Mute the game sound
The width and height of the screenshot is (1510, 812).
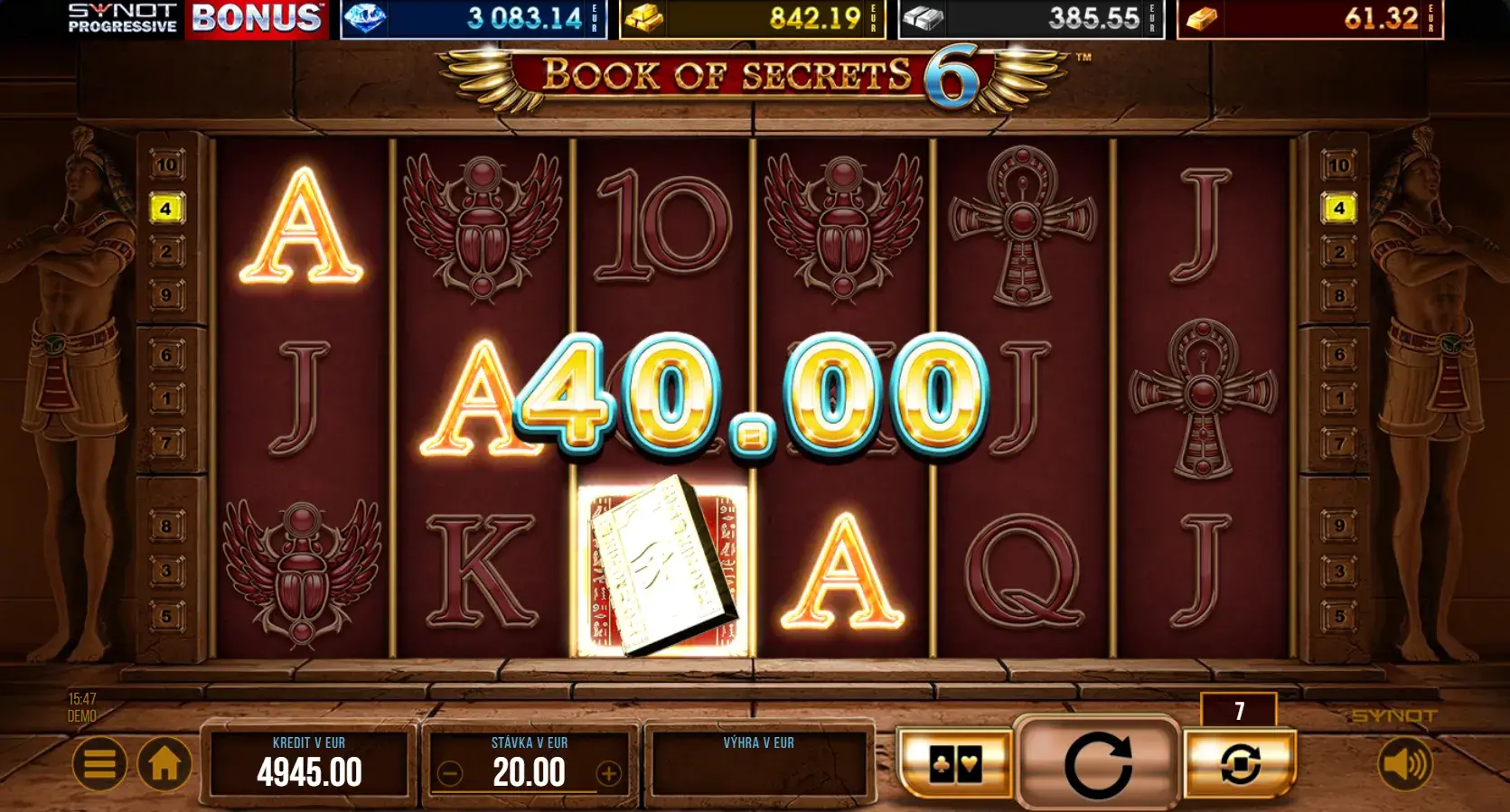[x=1403, y=764]
